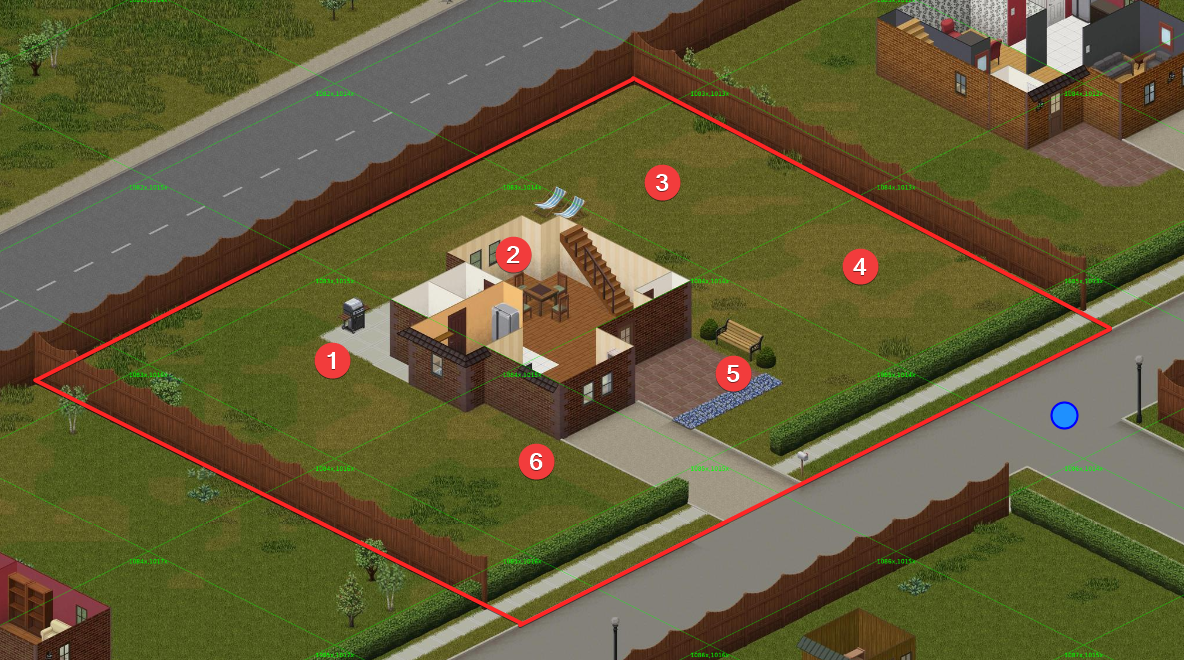1184x660 pixels.
Task: Select the blue circle marker on the road
Action: click(x=1064, y=415)
